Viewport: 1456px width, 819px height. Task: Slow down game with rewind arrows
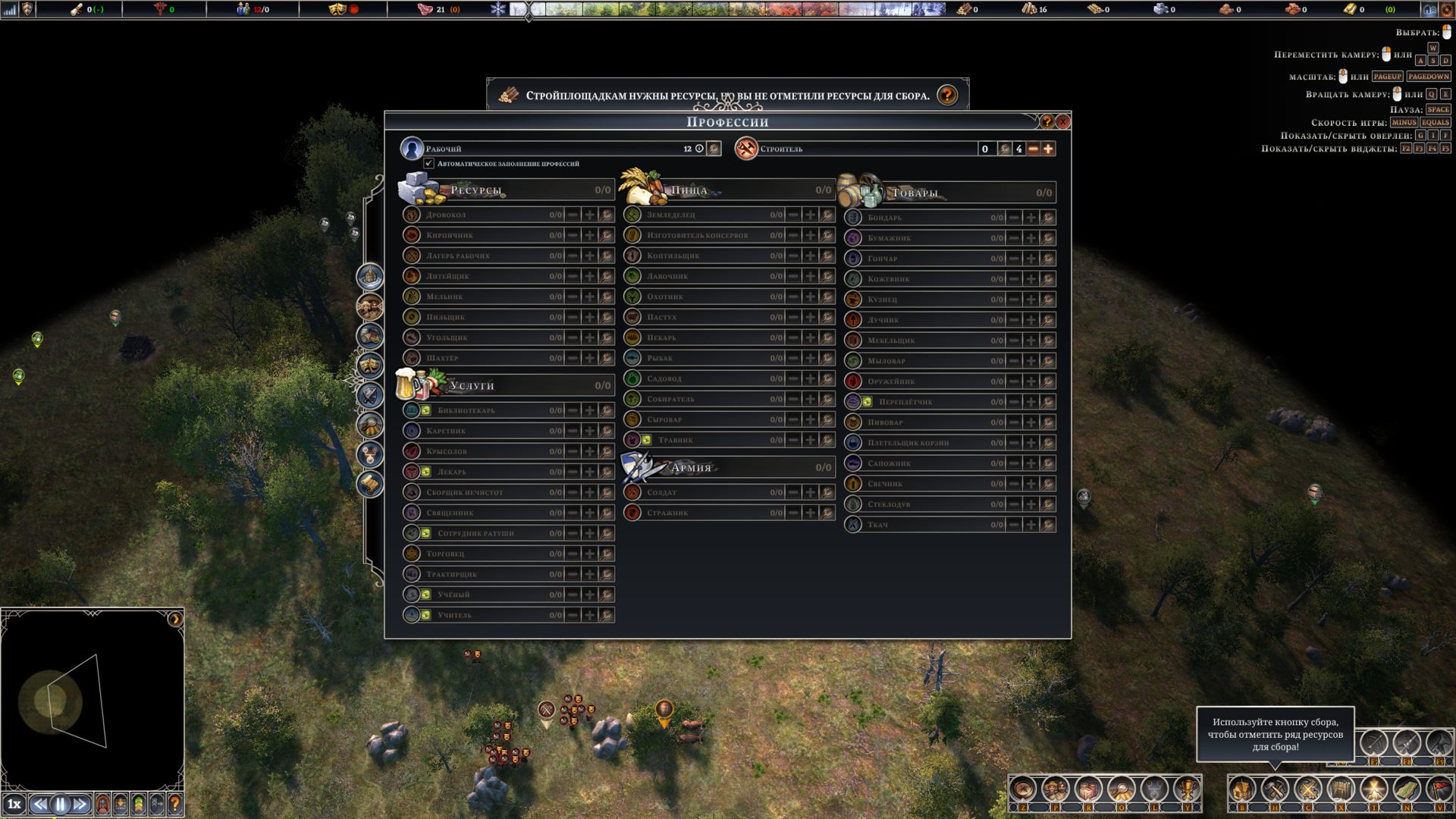[40, 804]
